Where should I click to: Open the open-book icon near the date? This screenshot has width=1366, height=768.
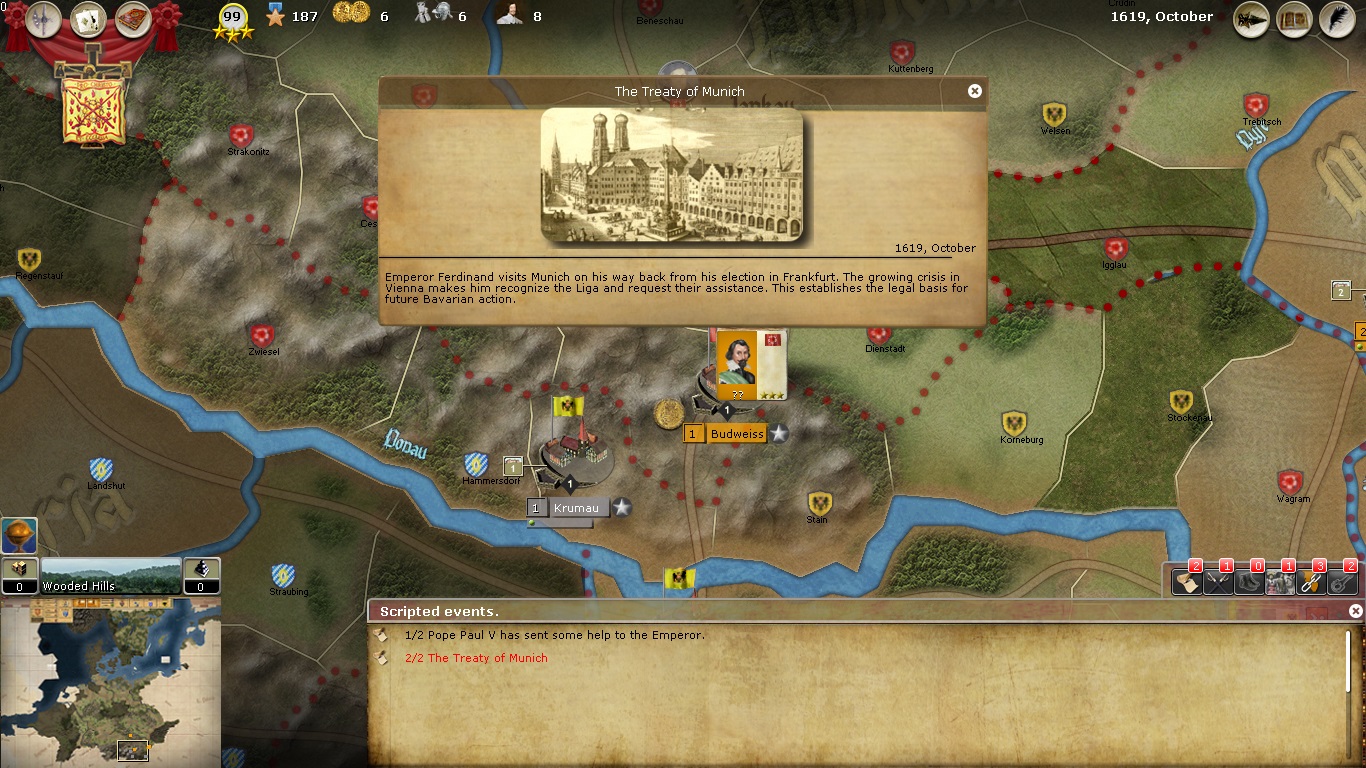(1294, 20)
